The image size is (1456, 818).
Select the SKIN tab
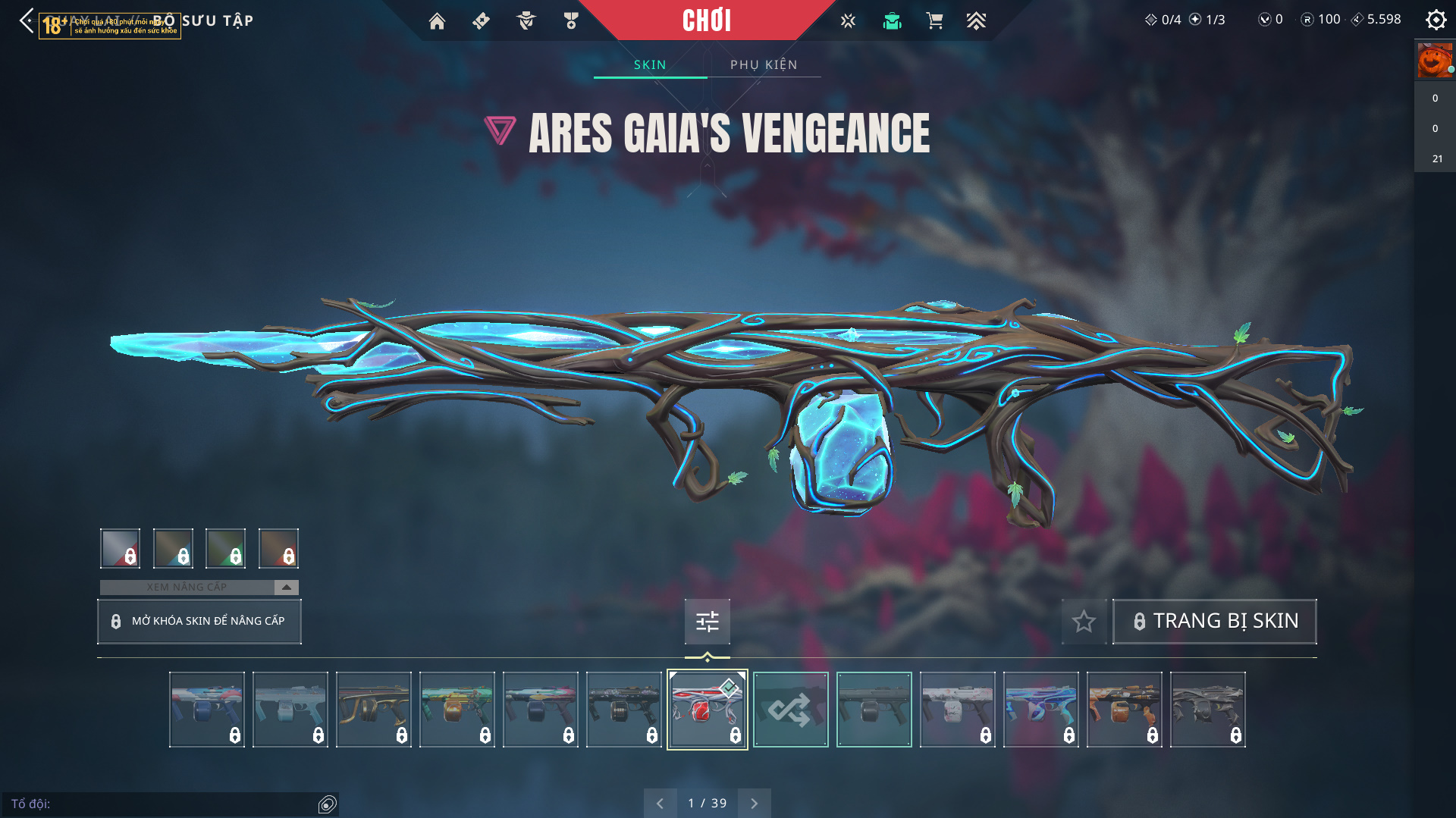(650, 65)
